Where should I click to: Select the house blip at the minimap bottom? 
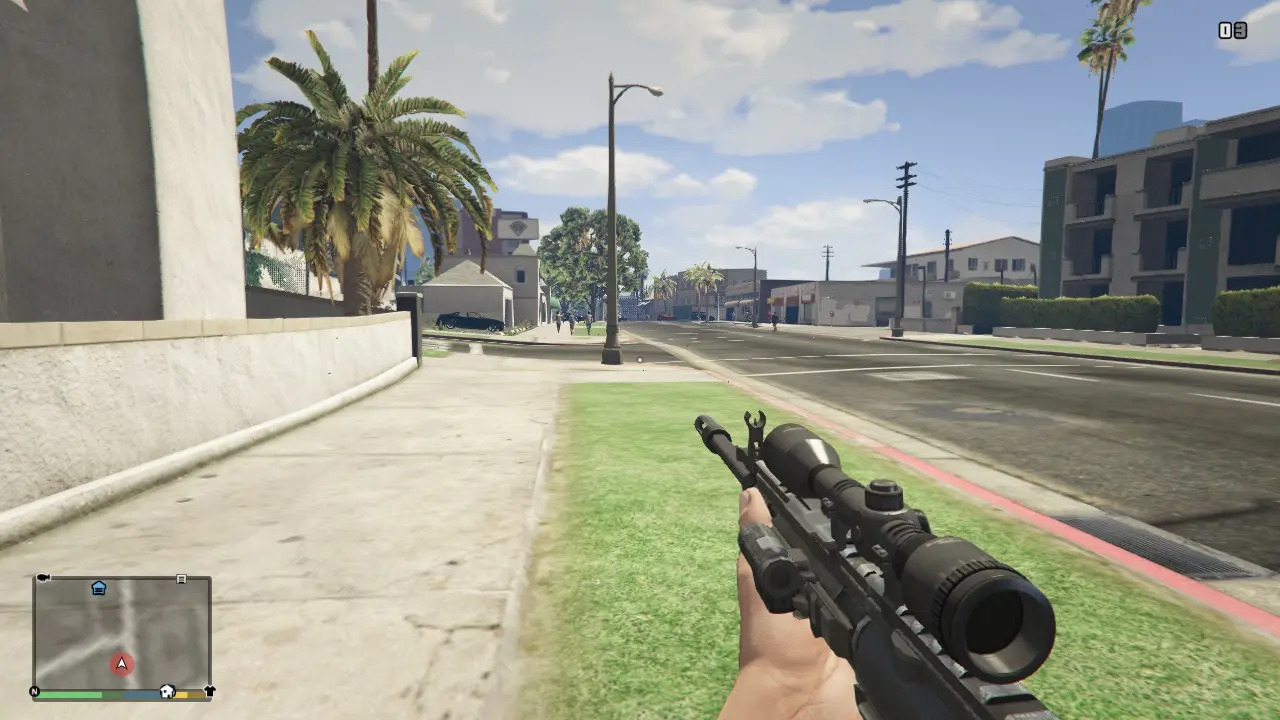[x=167, y=691]
